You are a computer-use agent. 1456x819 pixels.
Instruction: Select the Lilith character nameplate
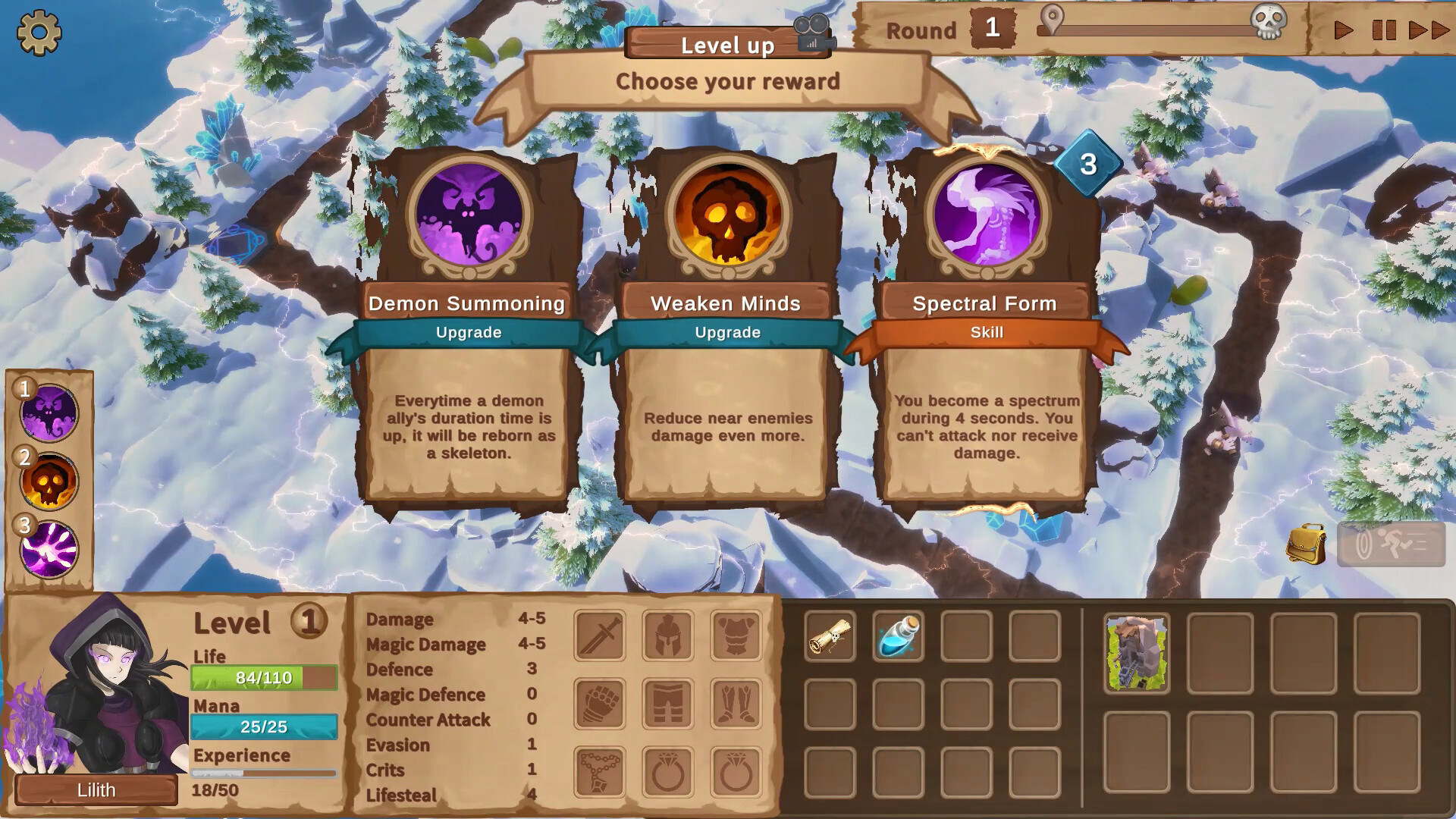[x=96, y=790]
